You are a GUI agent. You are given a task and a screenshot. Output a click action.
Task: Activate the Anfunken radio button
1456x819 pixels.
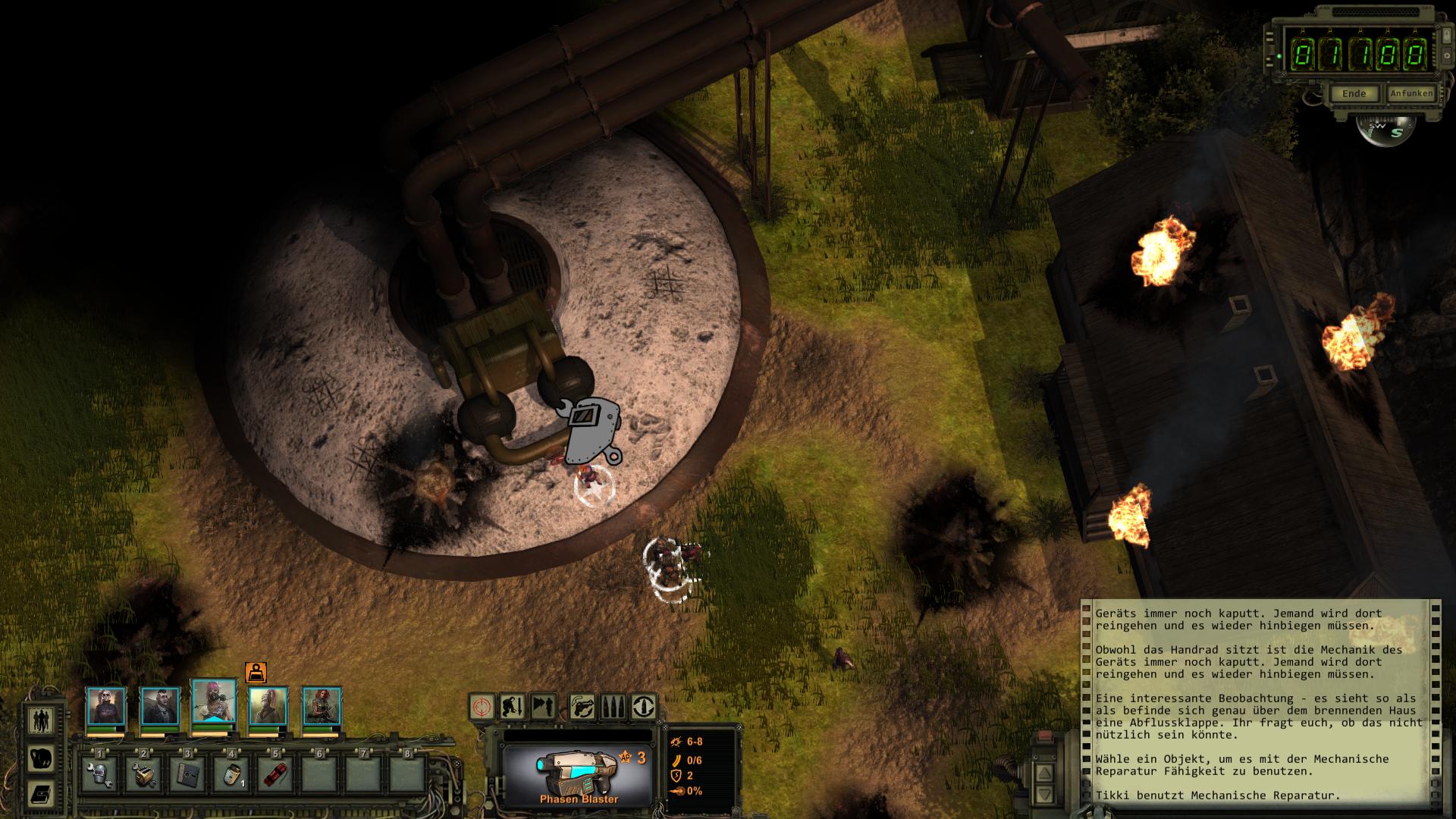point(1410,94)
